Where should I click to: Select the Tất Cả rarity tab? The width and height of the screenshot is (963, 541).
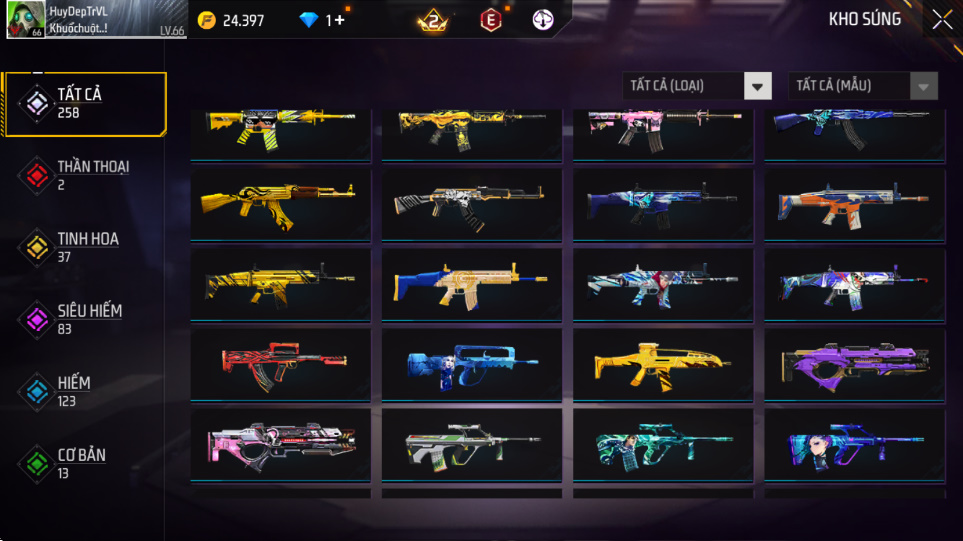[x=84, y=103]
